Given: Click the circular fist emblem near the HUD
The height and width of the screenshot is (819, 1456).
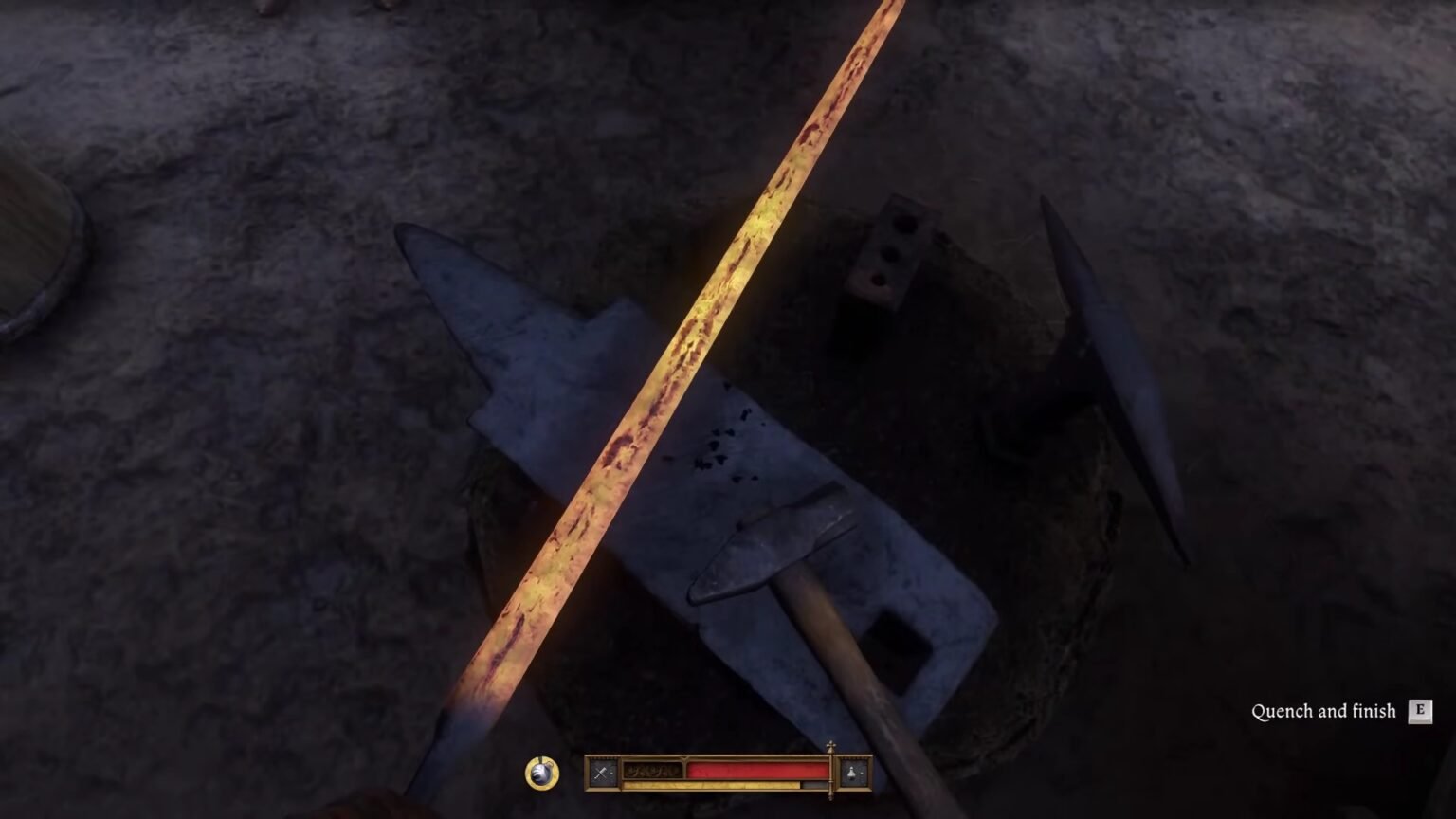Looking at the screenshot, I should click(x=540, y=772).
